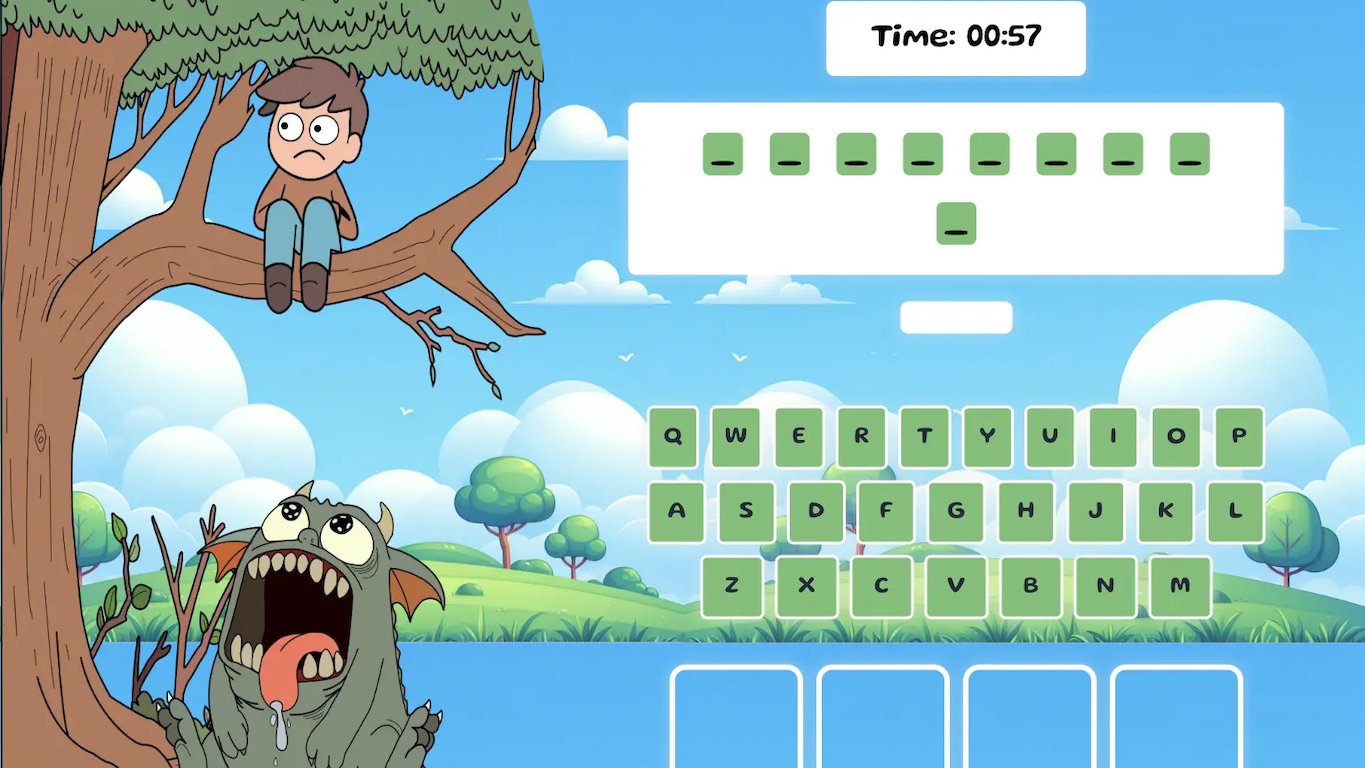Select the letter L key

(x=1235, y=512)
